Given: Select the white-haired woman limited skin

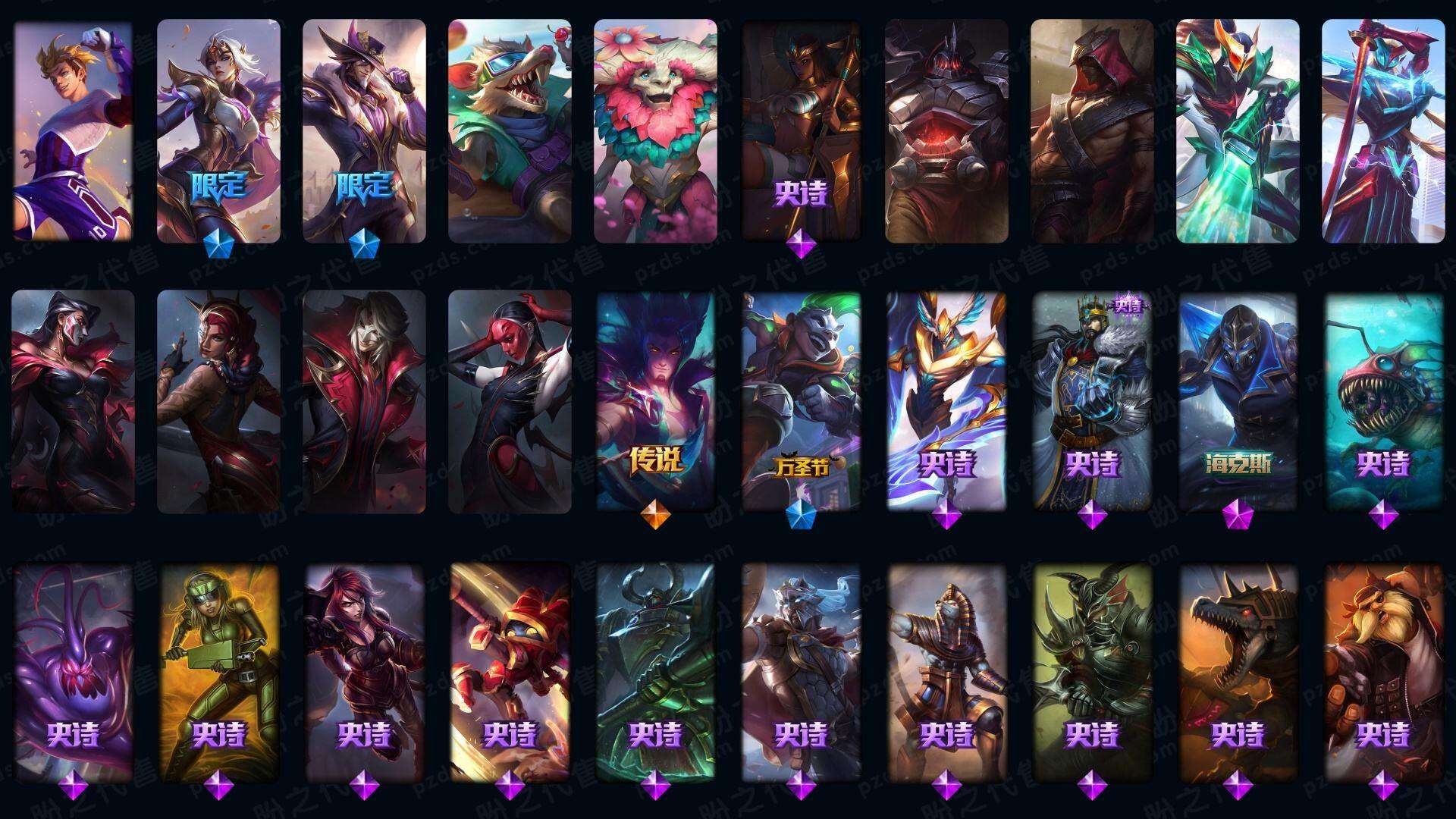Looking at the screenshot, I should 218,130.
